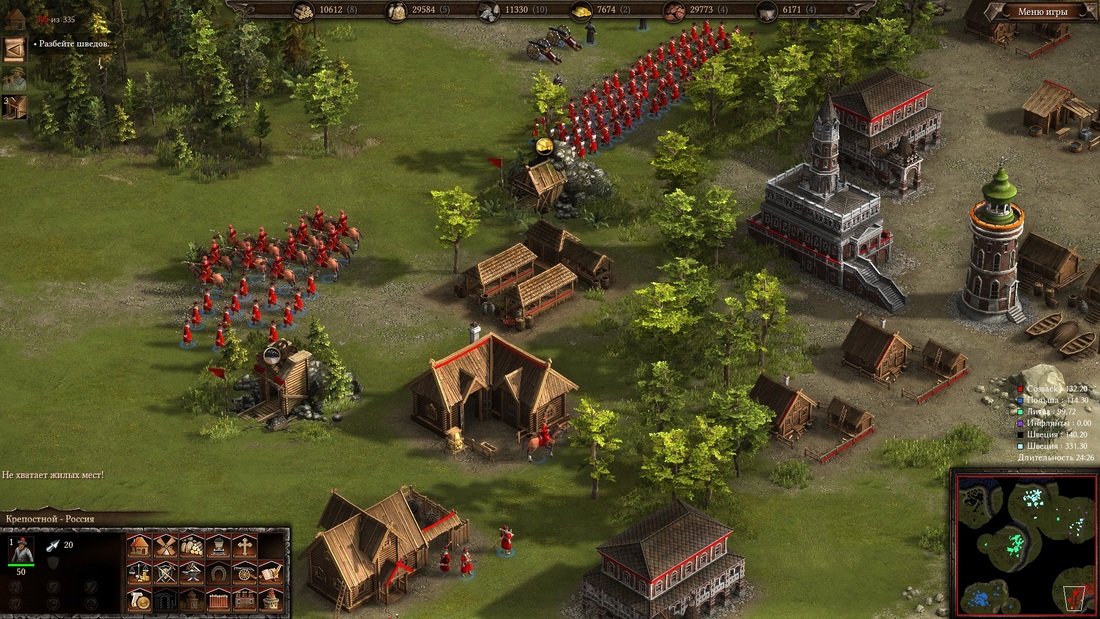Select the scroll with arrow objectives toggle
Viewport: 1100px width, 619px height.
(x=14, y=49)
